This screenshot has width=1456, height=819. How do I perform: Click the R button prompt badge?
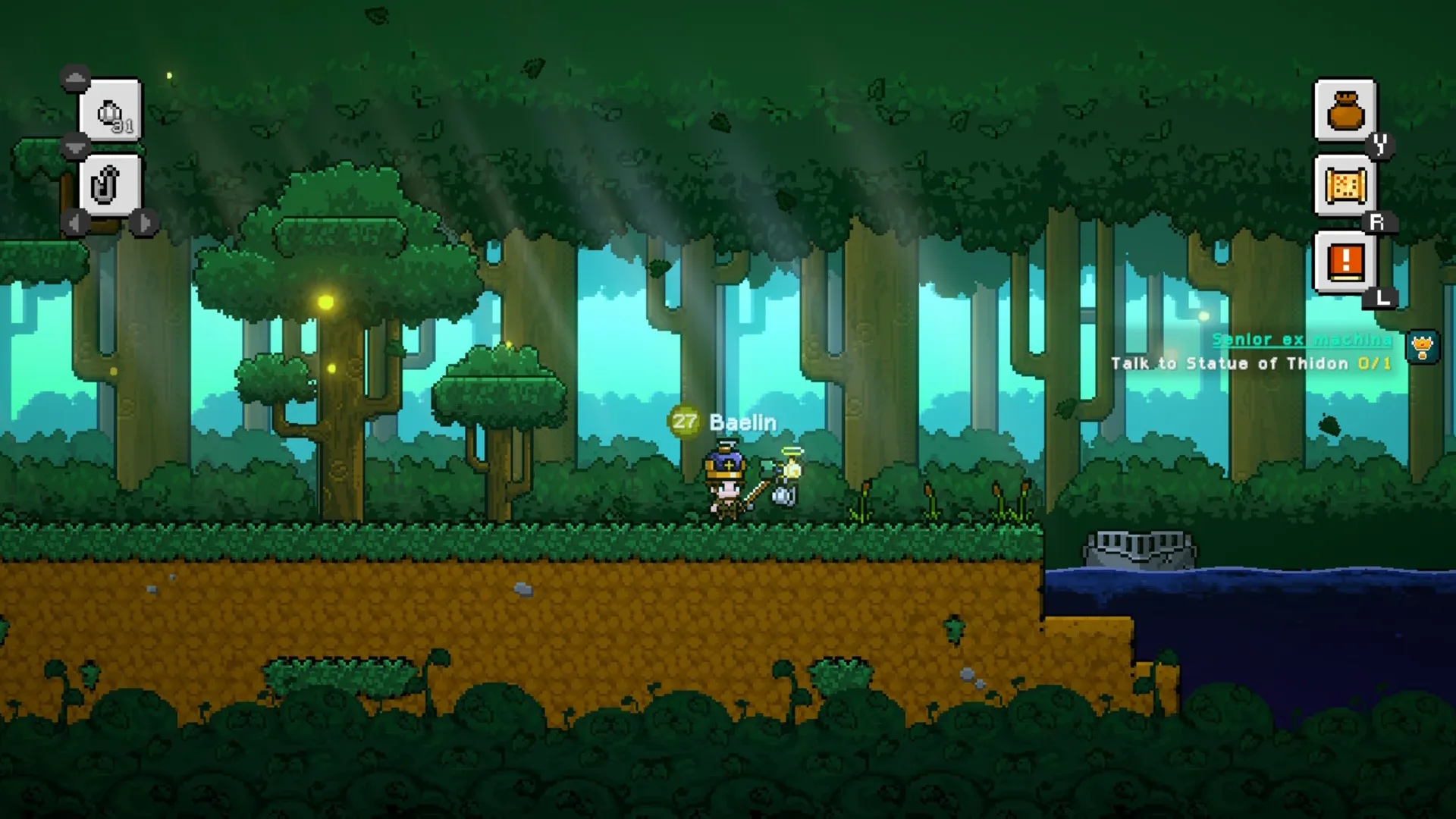coord(1380,221)
